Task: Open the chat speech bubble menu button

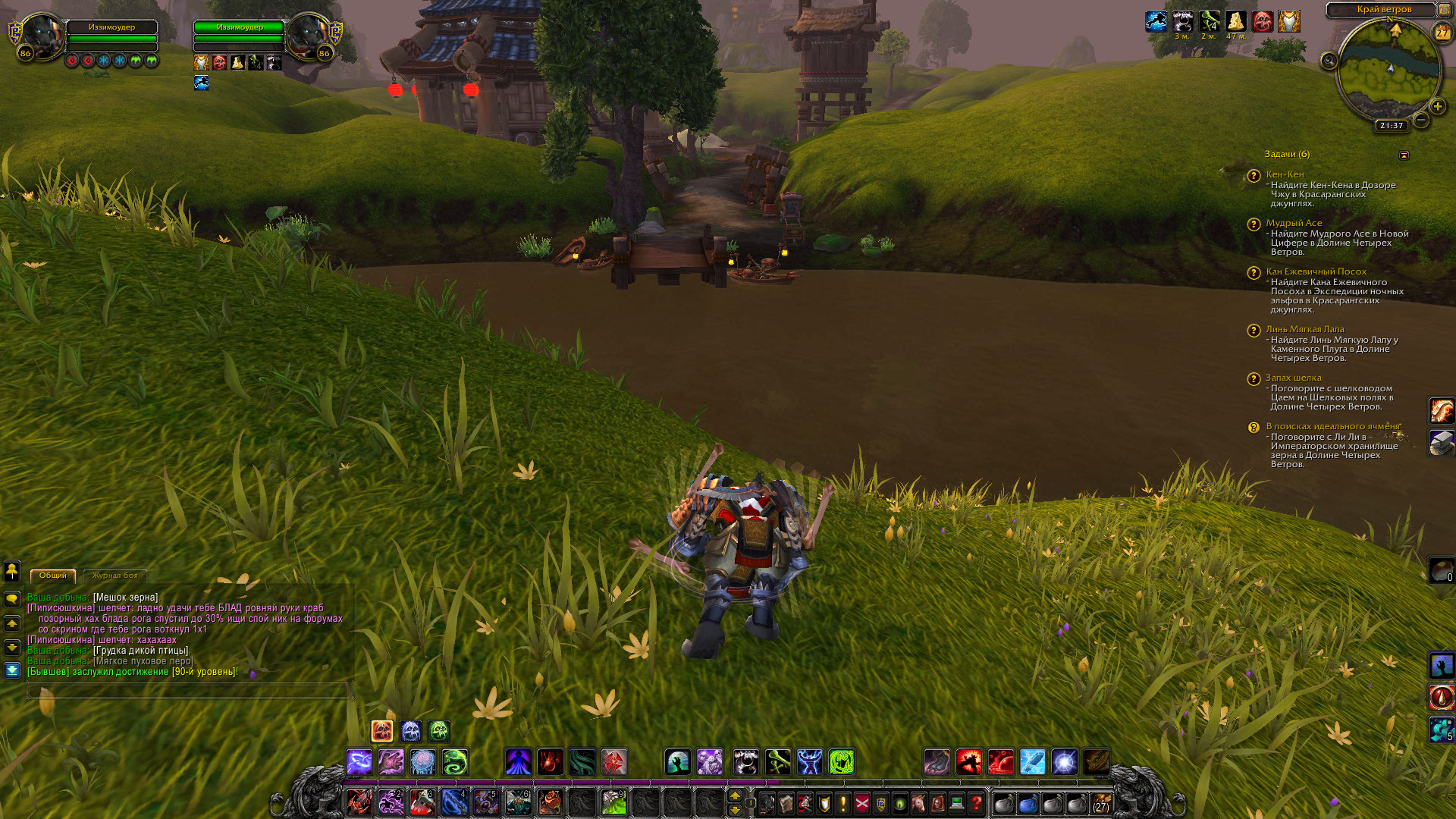Action: click(x=12, y=599)
